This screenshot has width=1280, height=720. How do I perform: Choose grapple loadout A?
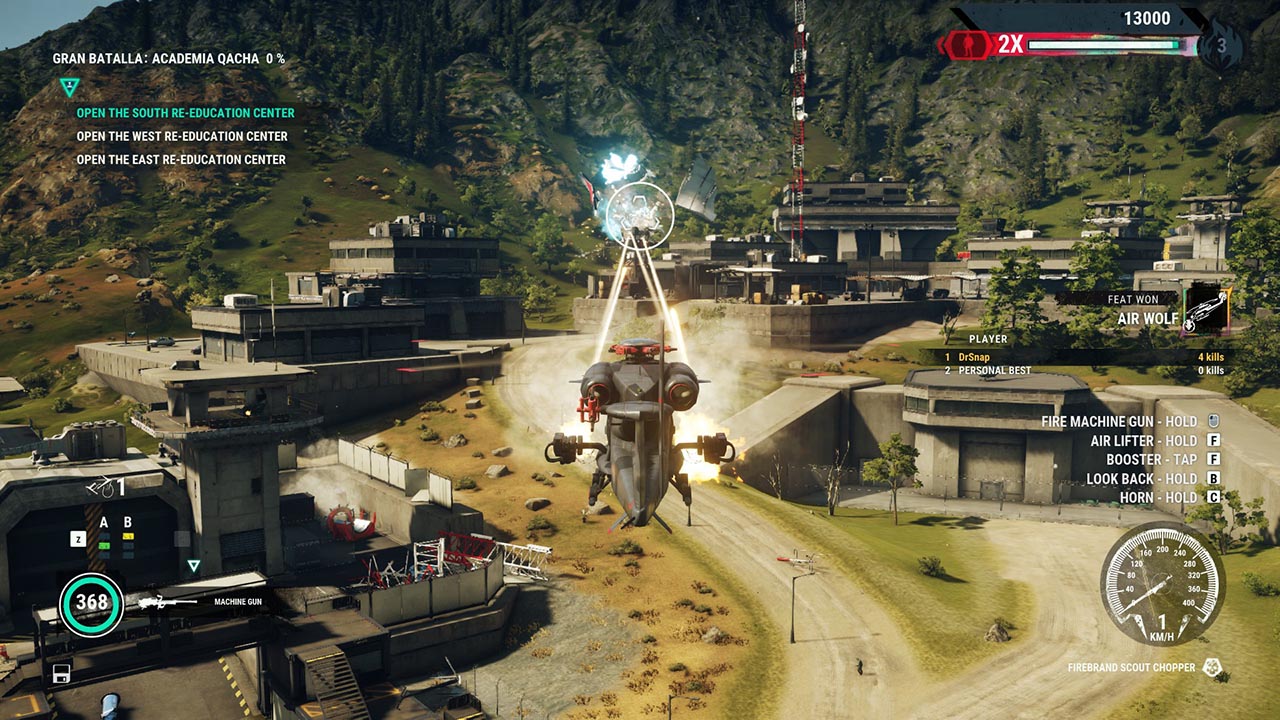[x=104, y=523]
